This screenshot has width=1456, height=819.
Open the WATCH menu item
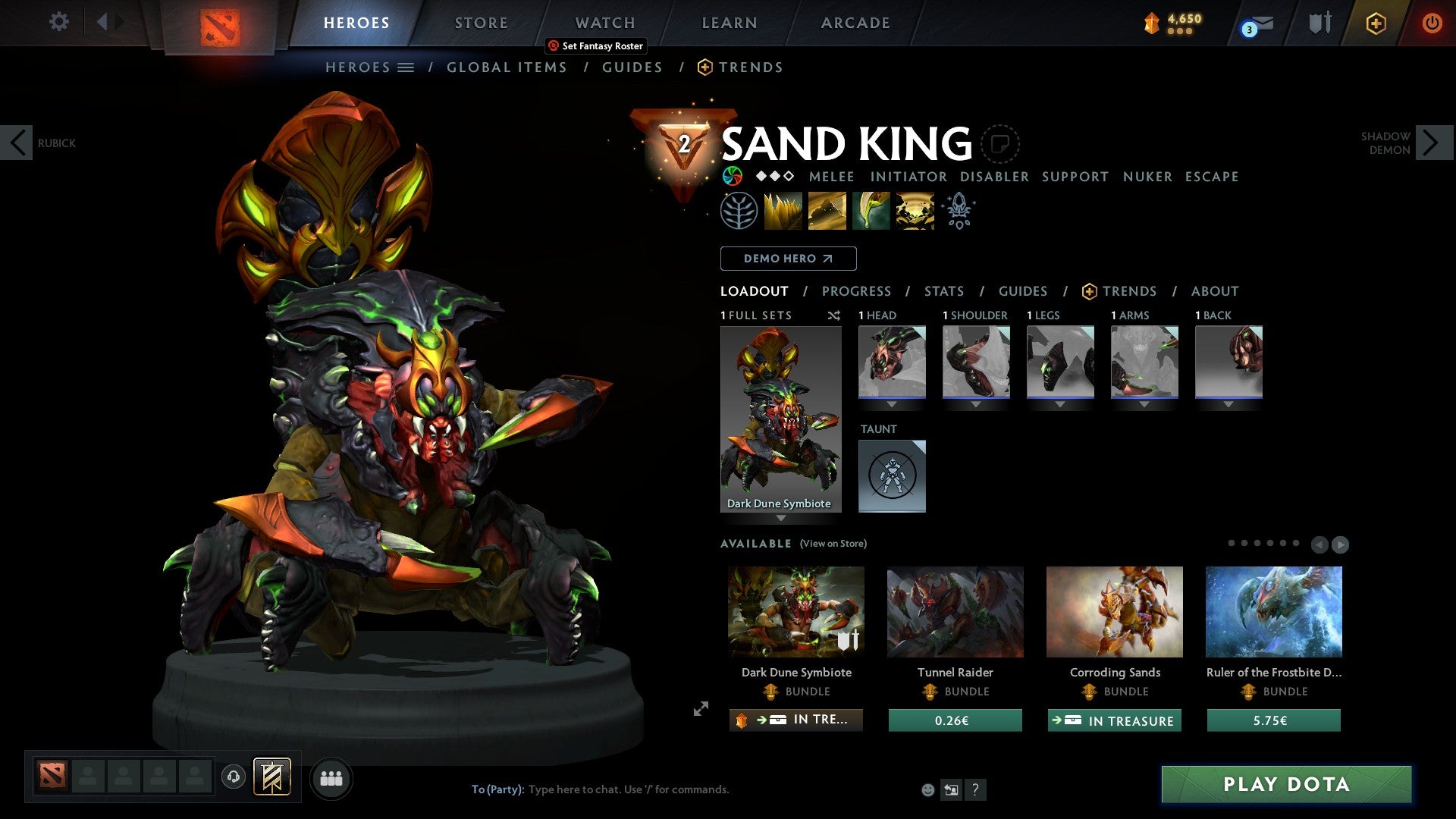[604, 22]
